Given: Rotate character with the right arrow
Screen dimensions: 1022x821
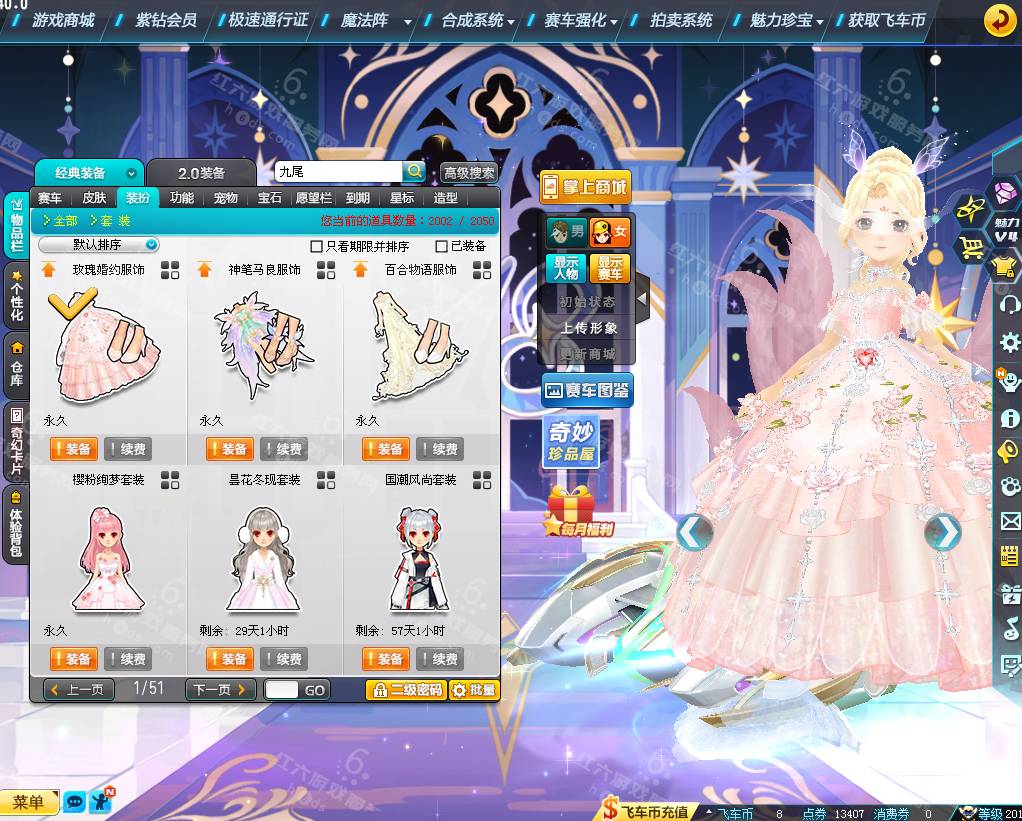Looking at the screenshot, I should (942, 533).
